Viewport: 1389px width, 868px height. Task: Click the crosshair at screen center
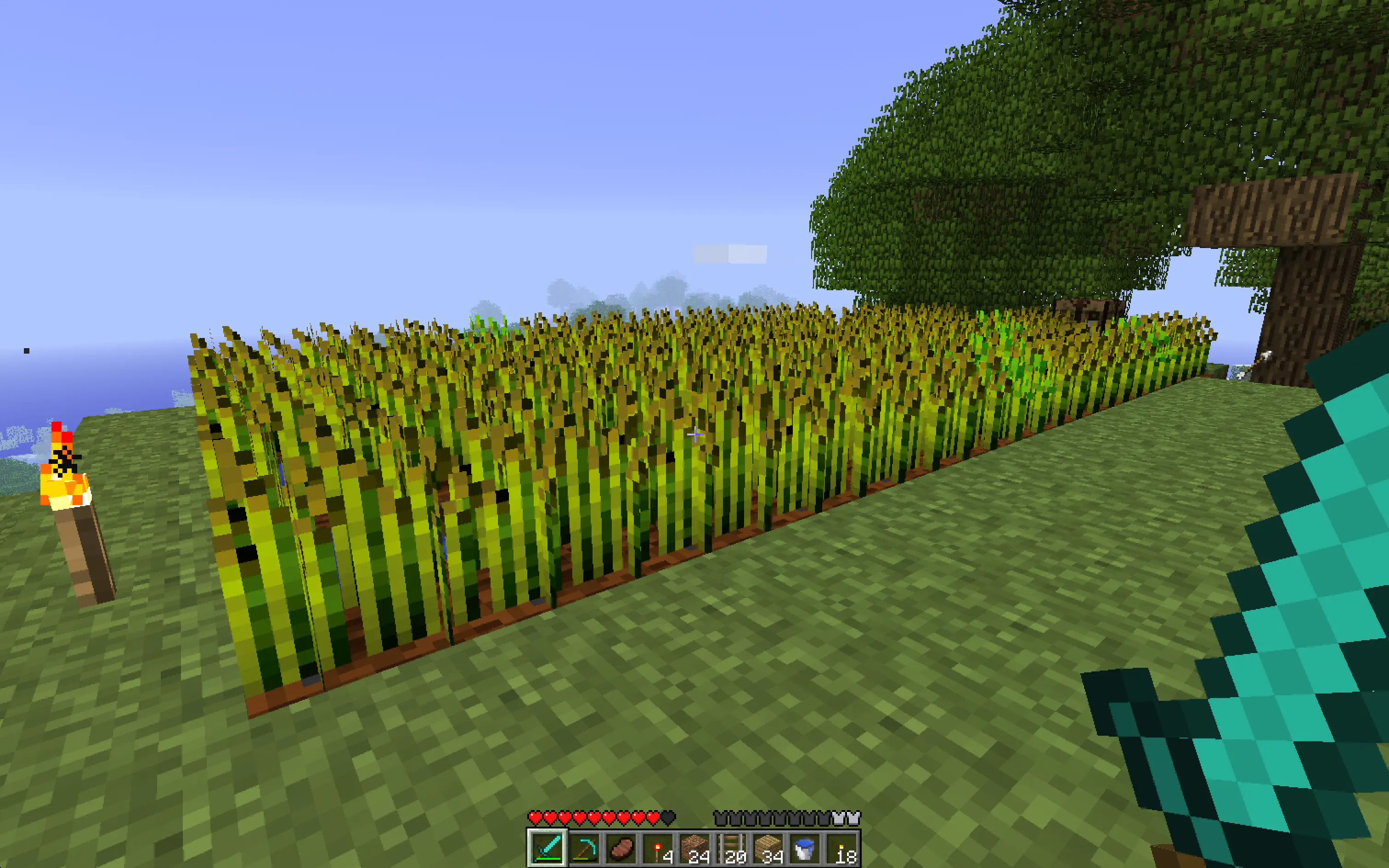point(694,434)
